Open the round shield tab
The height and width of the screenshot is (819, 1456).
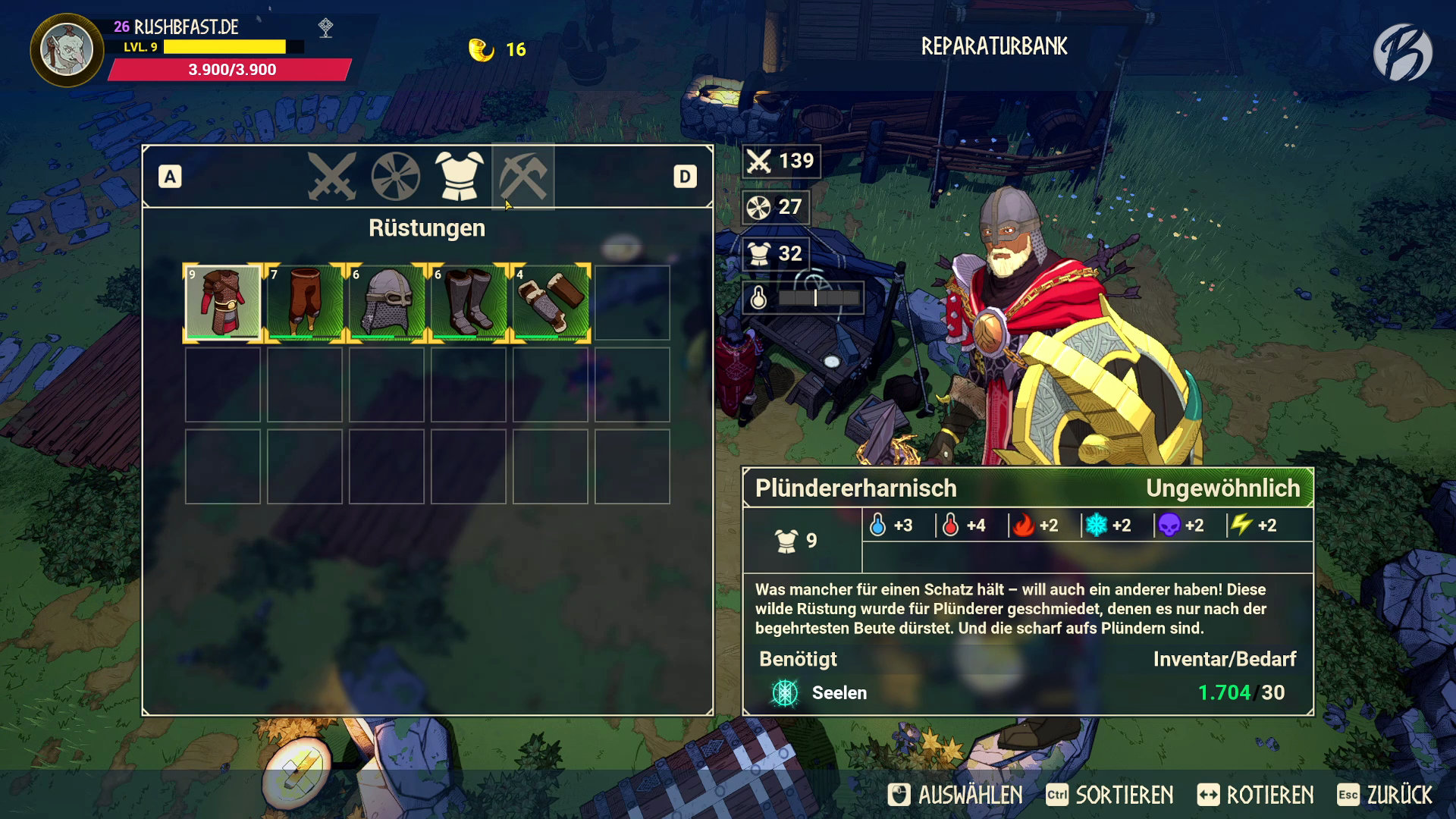tap(396, 177)
